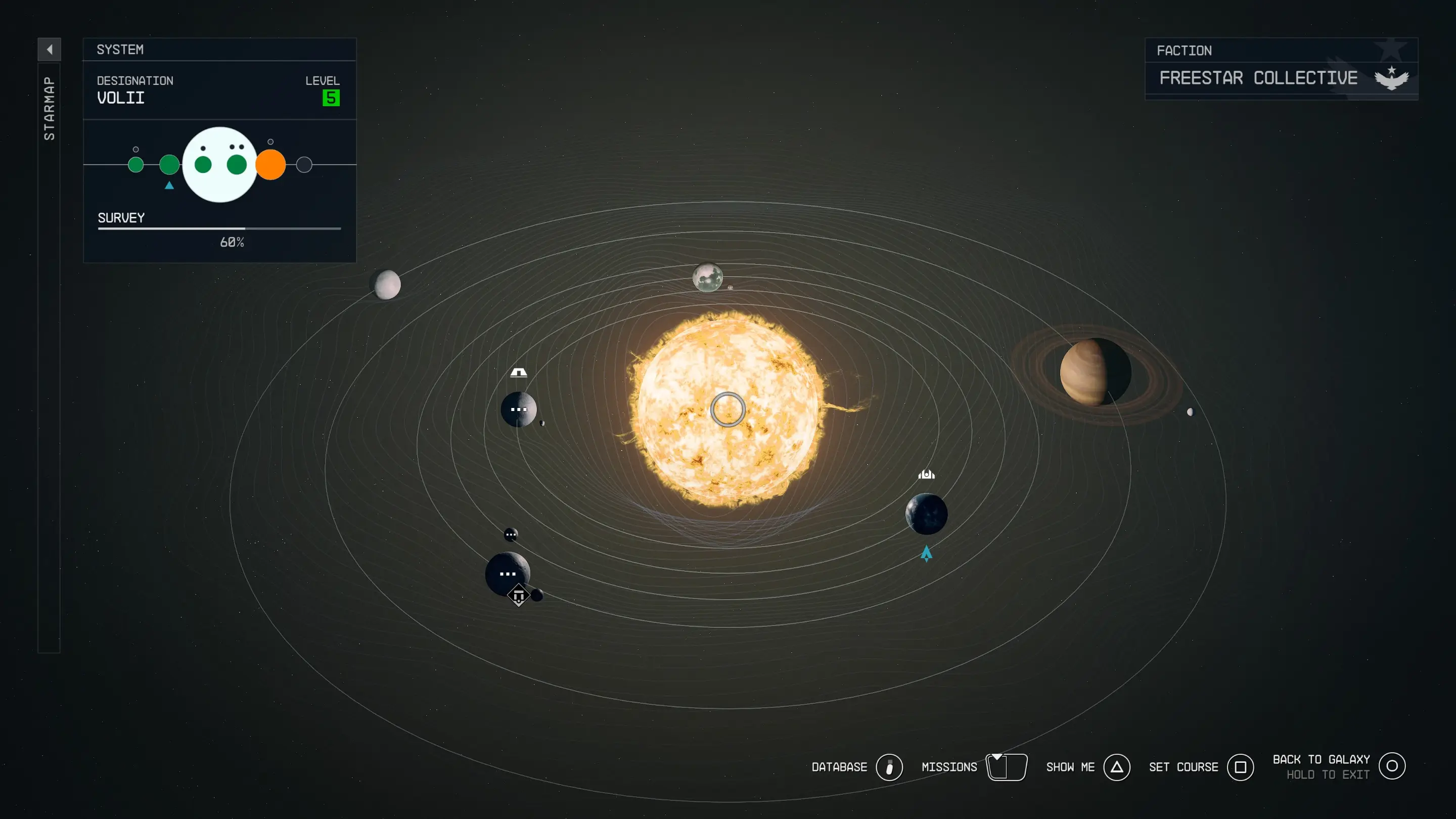Screen dimensions: 1456x819
Task: Click the blue current-location arrow marker
Action: 926,554
